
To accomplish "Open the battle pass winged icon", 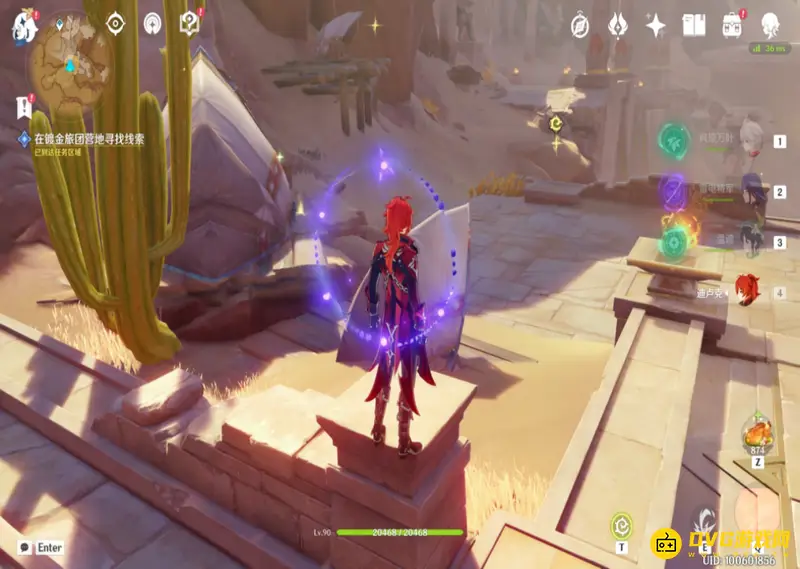I will 618,25.
